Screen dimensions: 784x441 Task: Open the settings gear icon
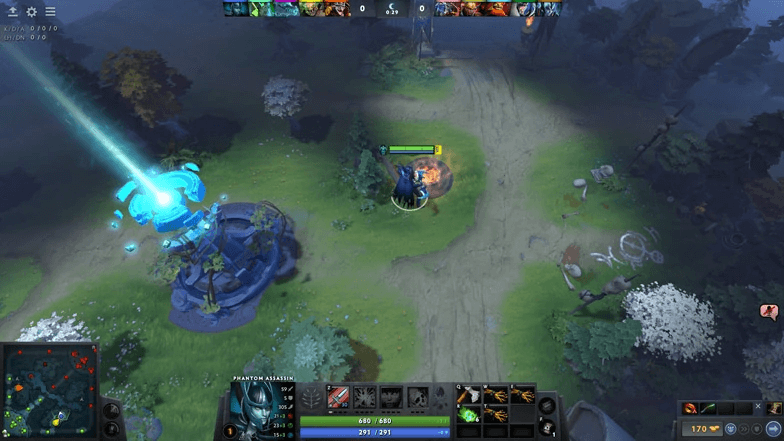(x=31, y=12)
